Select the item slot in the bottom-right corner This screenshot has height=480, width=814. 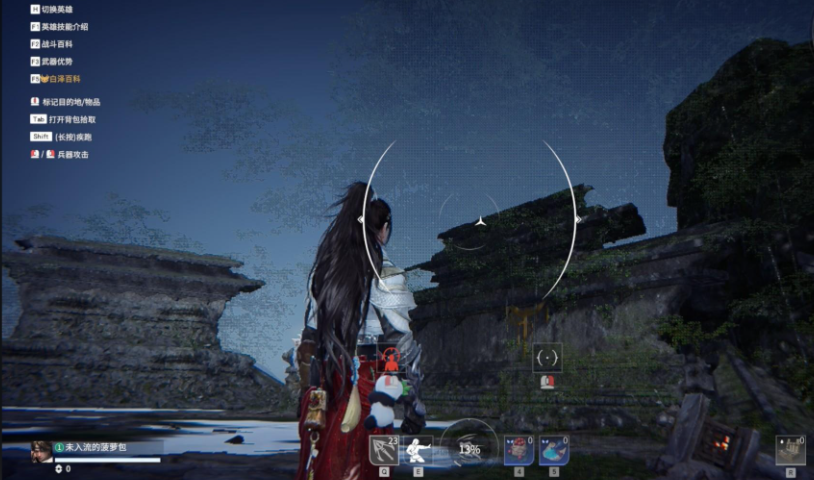[x=790, y=450]
